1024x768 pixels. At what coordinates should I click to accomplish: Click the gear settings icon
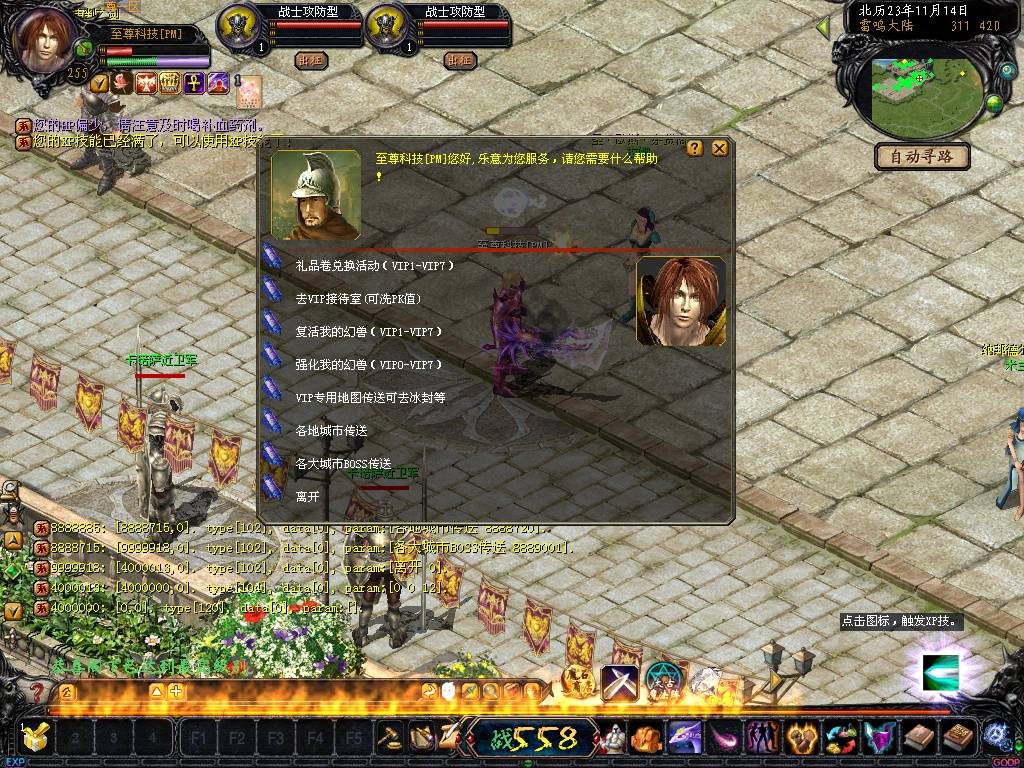[x=996, y=738]
